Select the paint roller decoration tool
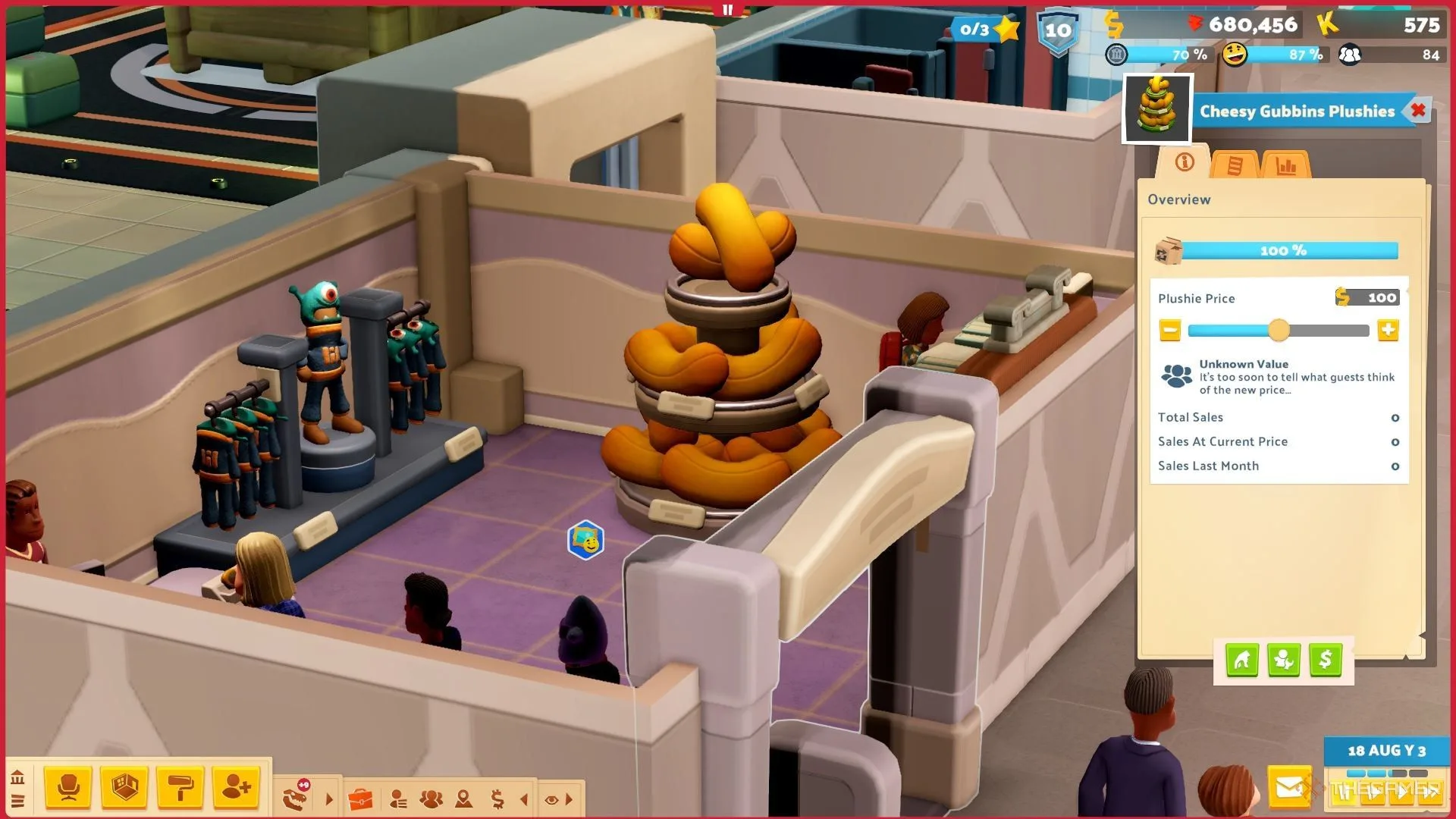1456x819 pixels. pyautogui.click(x=180, y=788)
